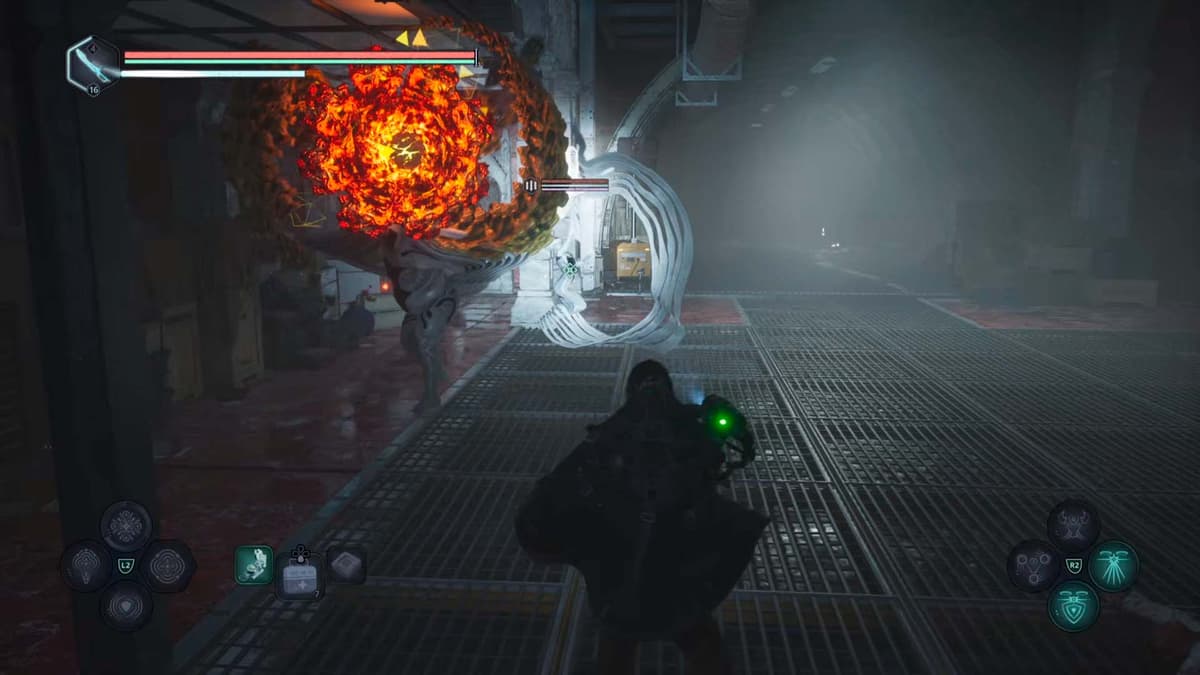Image resolution: width=1200 pixels, height=675 pixels.
Task: Choose the three-node ability in the R2 wheel
Action: (x=1033, y=566)
